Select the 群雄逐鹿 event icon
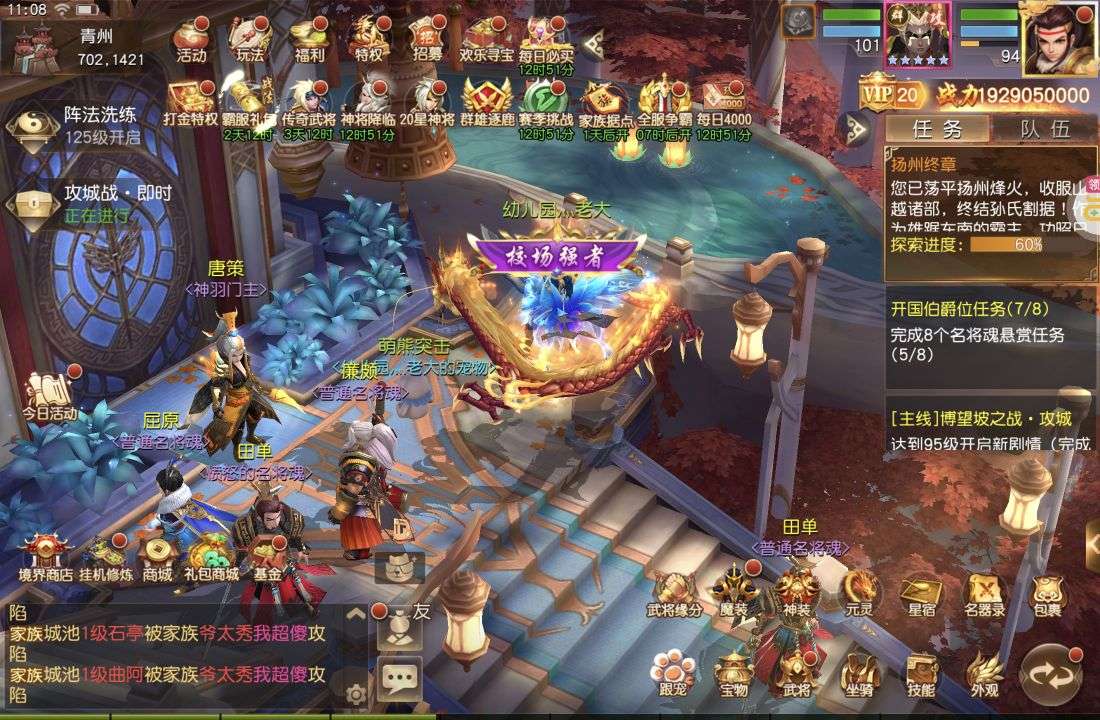The height and width of the screenshot is (720, 1100). (x=487, y=102)
